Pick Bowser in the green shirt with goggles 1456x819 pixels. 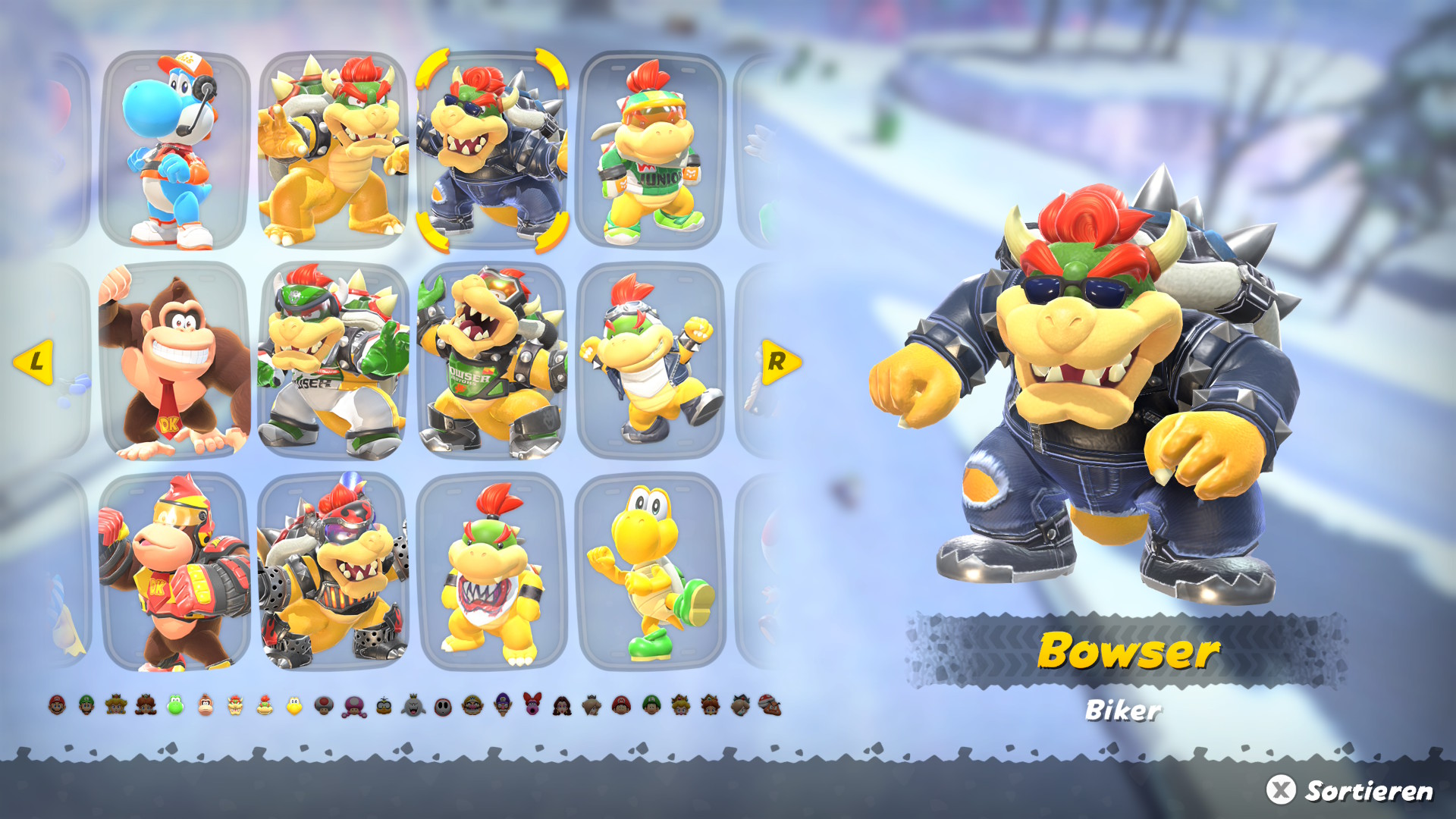pos(492,362)
